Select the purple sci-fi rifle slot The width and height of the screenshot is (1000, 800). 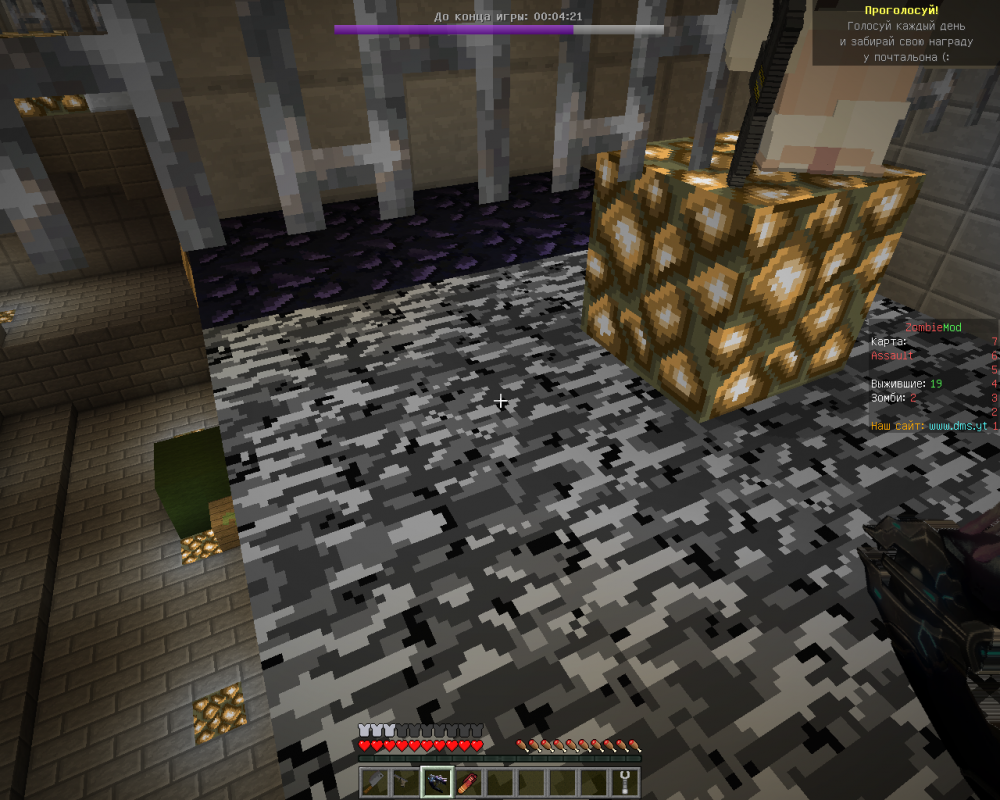click(x=436, y=783)
